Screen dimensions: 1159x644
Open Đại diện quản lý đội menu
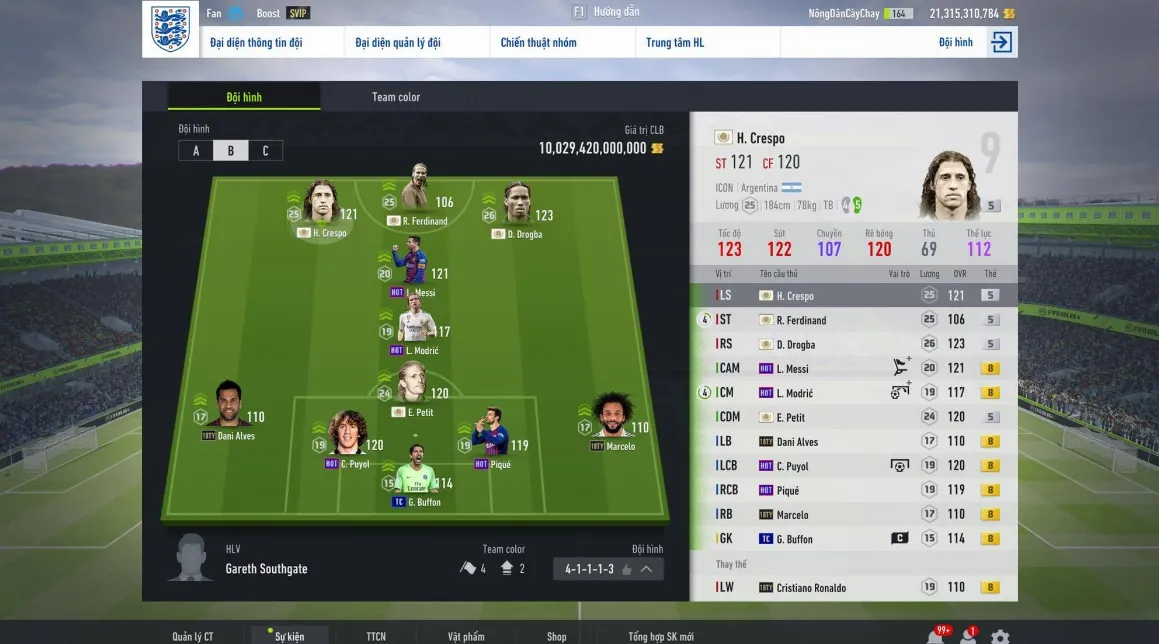click(x=398, y=43)
